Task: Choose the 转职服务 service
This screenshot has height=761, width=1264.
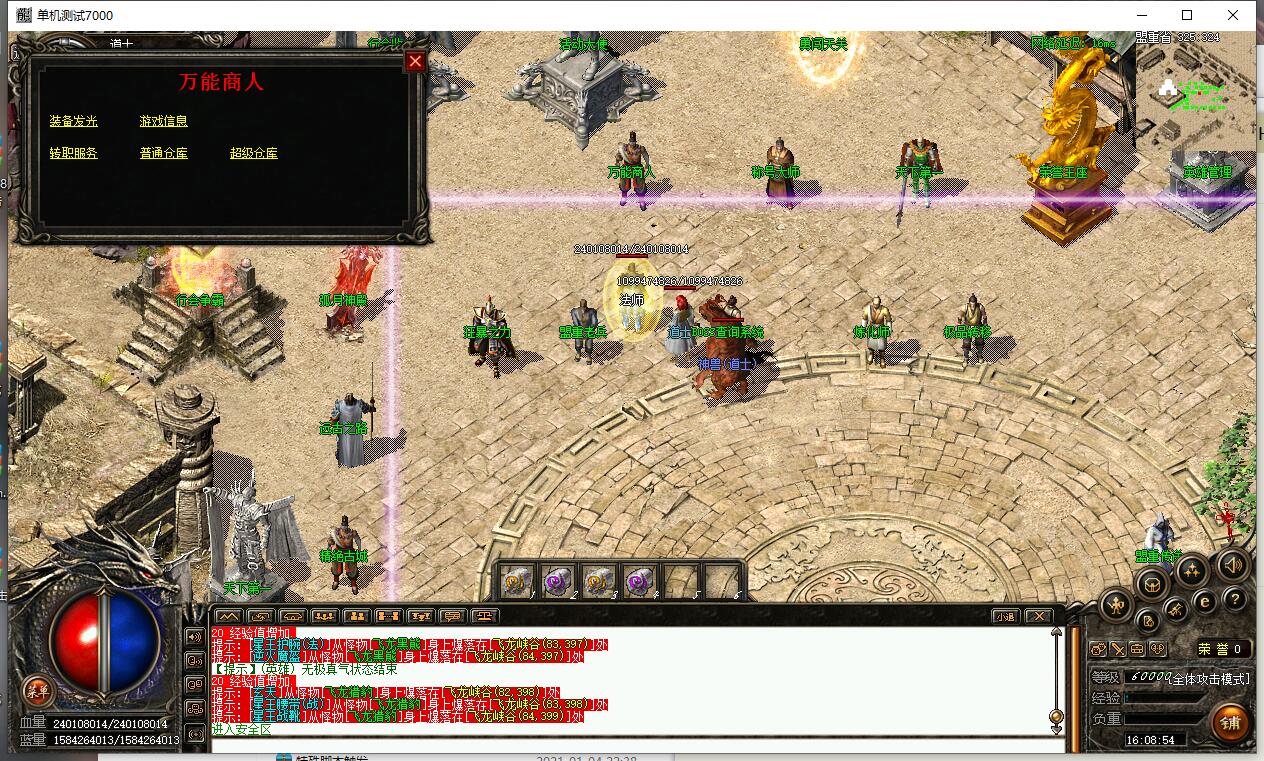Action: coord(74,153)
